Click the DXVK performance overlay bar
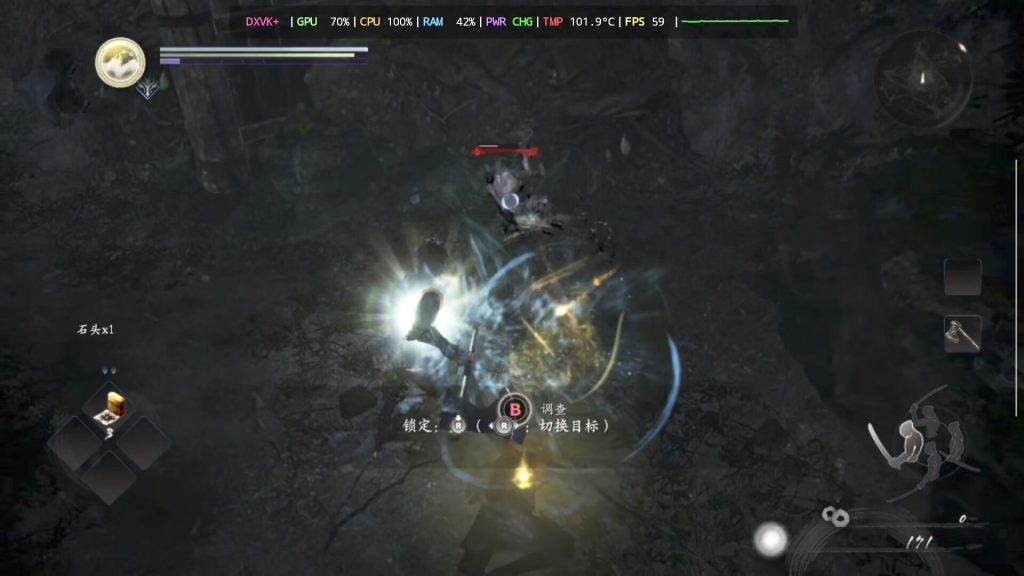The height and width of the screenshot is (576, 1024). coord(516,21)
